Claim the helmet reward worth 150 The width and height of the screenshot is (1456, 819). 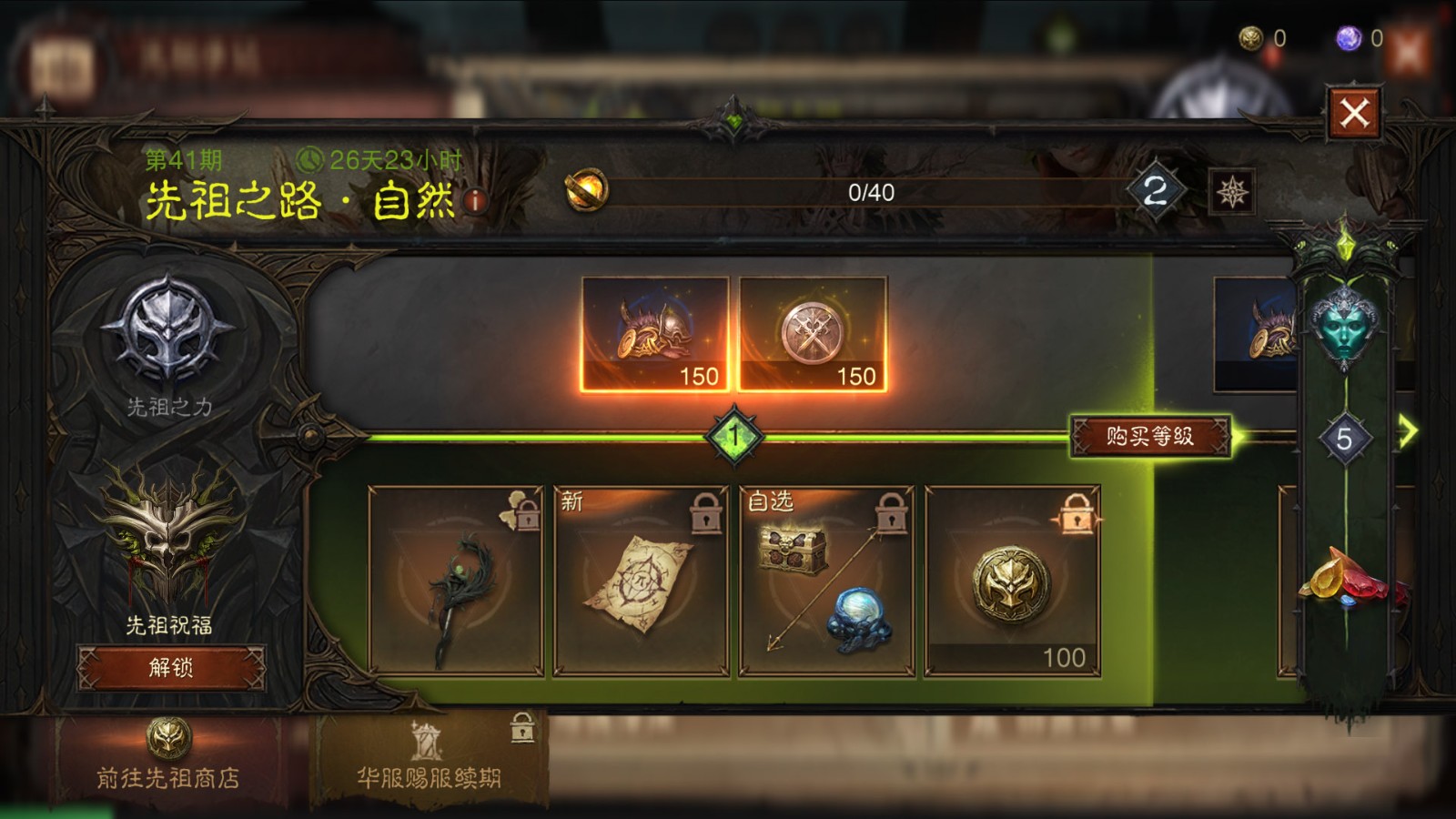click(x=655, y=334)
